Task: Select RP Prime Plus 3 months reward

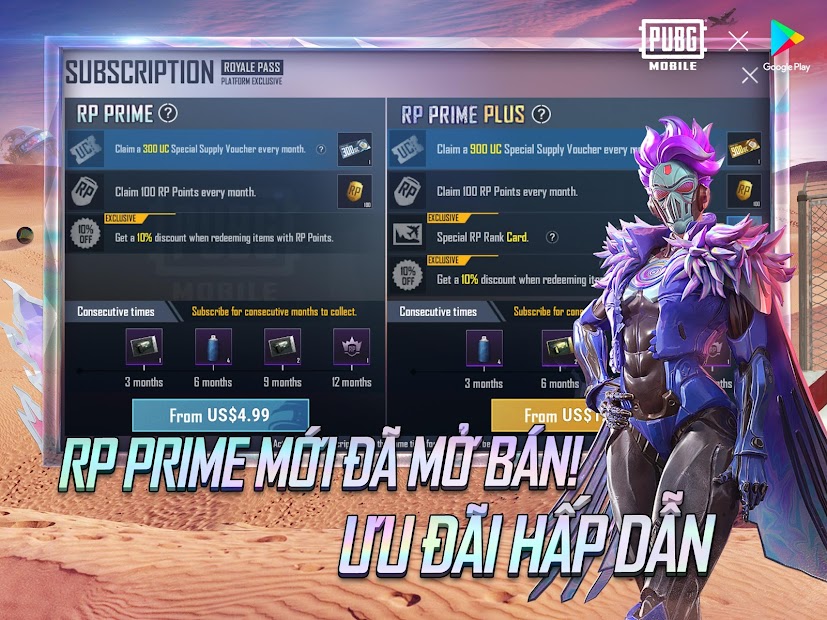Action: click(x=485, y=347)
